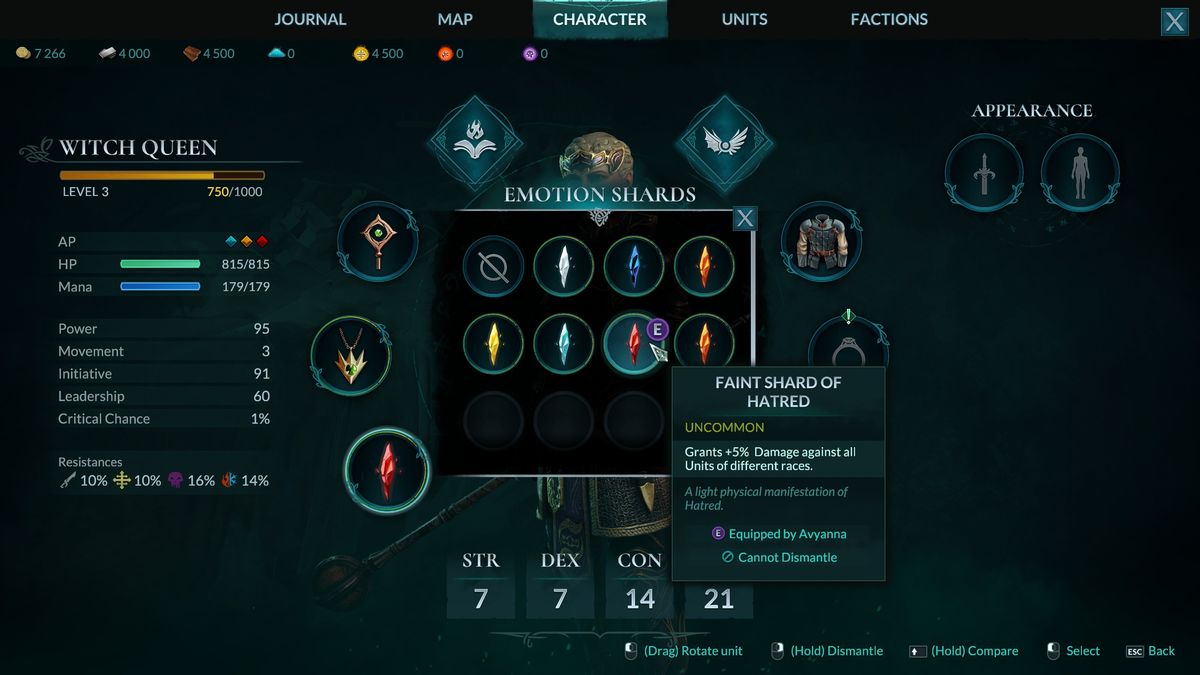Screen dimensions: 1200x675
Task: Select the Character tab
Action: pos(599,19)
